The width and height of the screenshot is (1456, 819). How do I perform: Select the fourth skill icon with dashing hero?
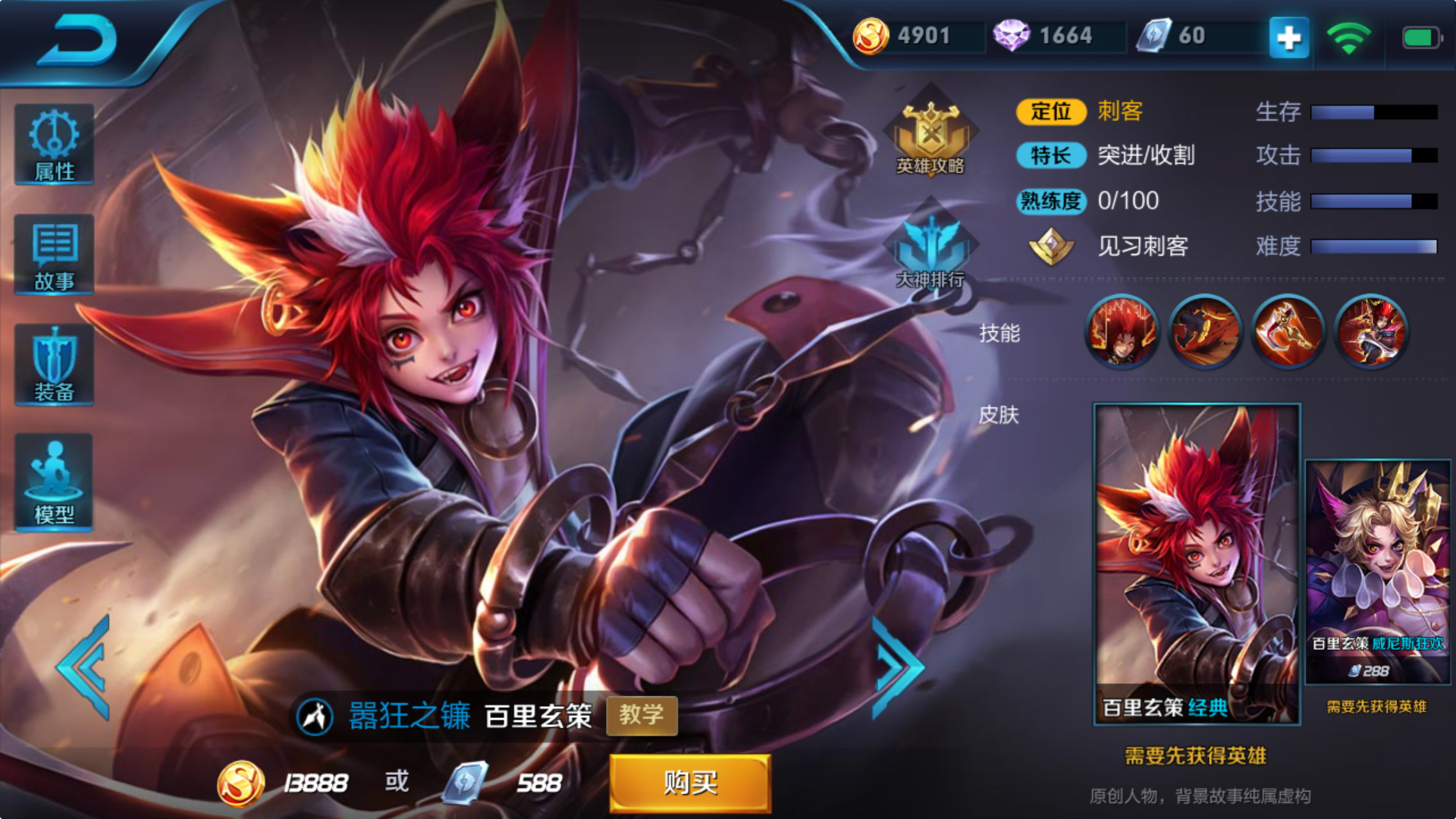[x=1371, y=331]
